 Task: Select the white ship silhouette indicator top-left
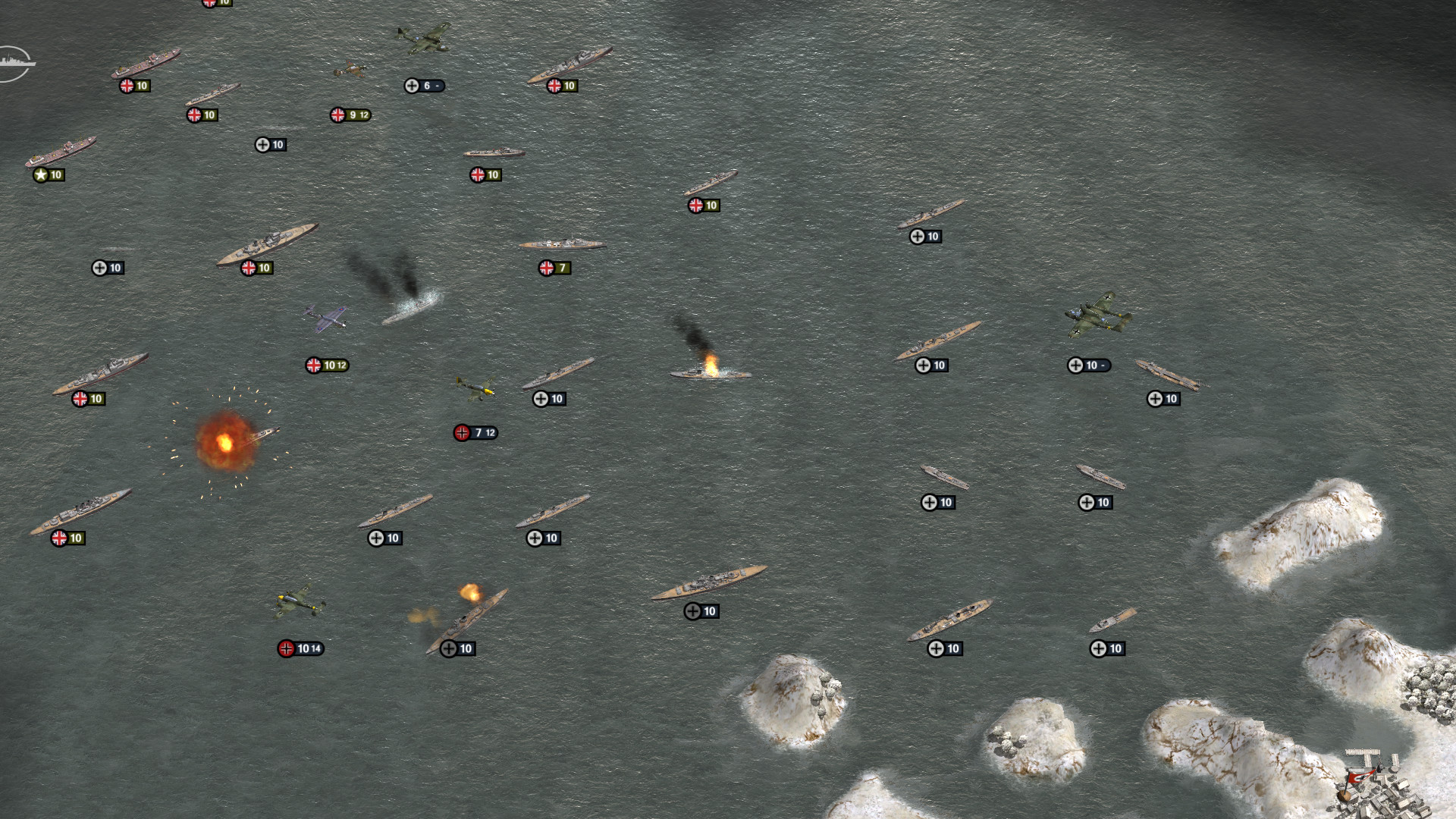tap(17, 64)
